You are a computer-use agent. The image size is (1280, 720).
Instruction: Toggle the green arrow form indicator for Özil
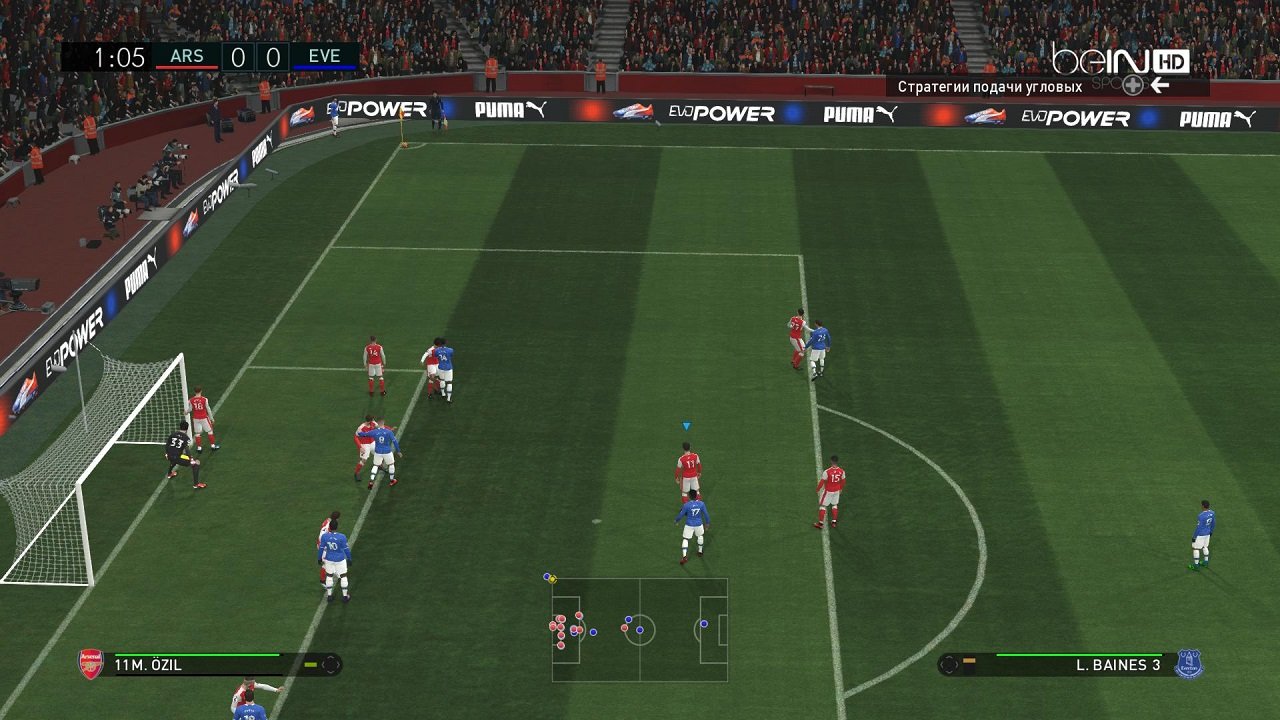pos(310,664)
